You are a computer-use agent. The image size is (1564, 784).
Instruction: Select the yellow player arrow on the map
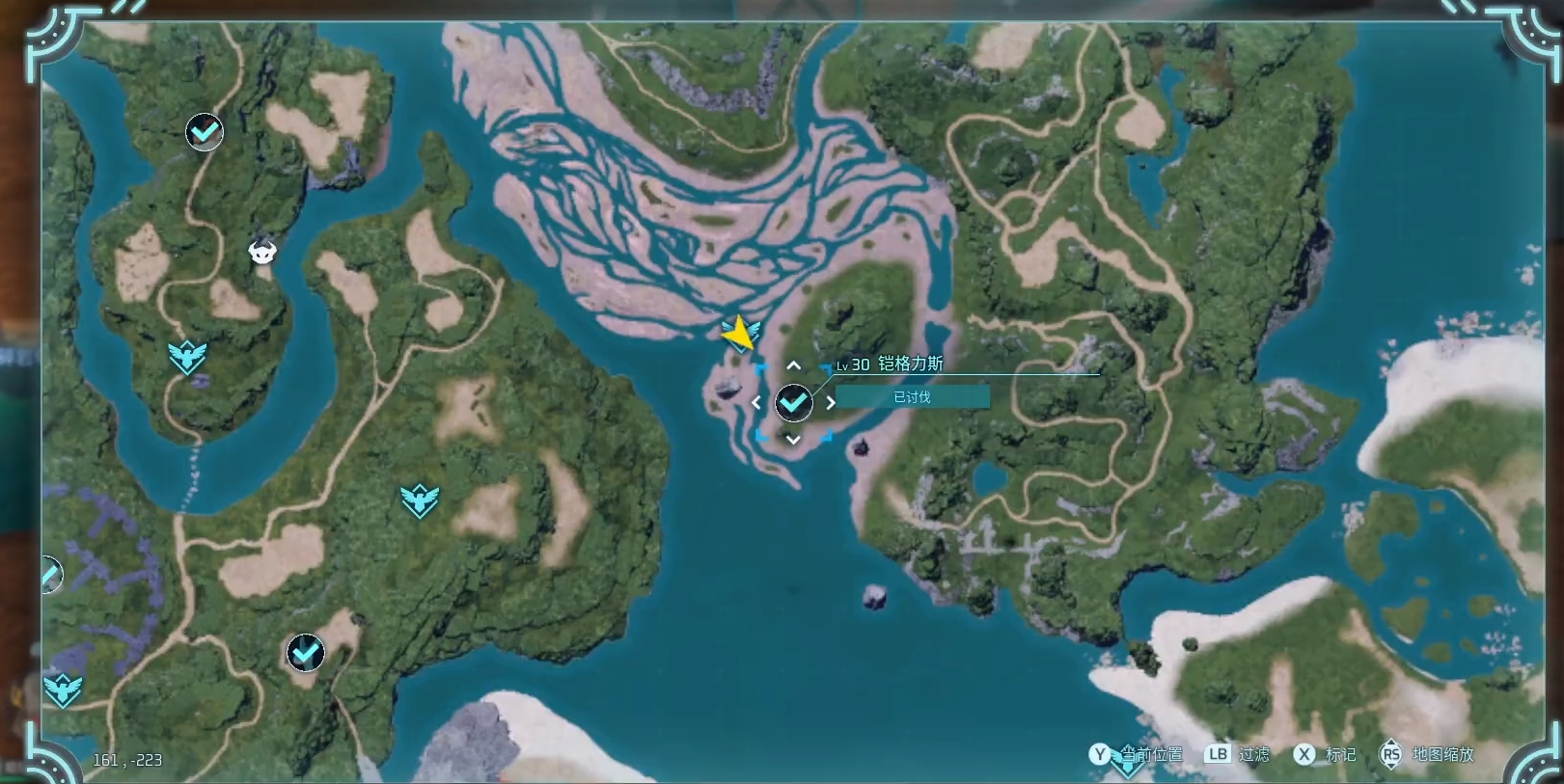point(739,334)
